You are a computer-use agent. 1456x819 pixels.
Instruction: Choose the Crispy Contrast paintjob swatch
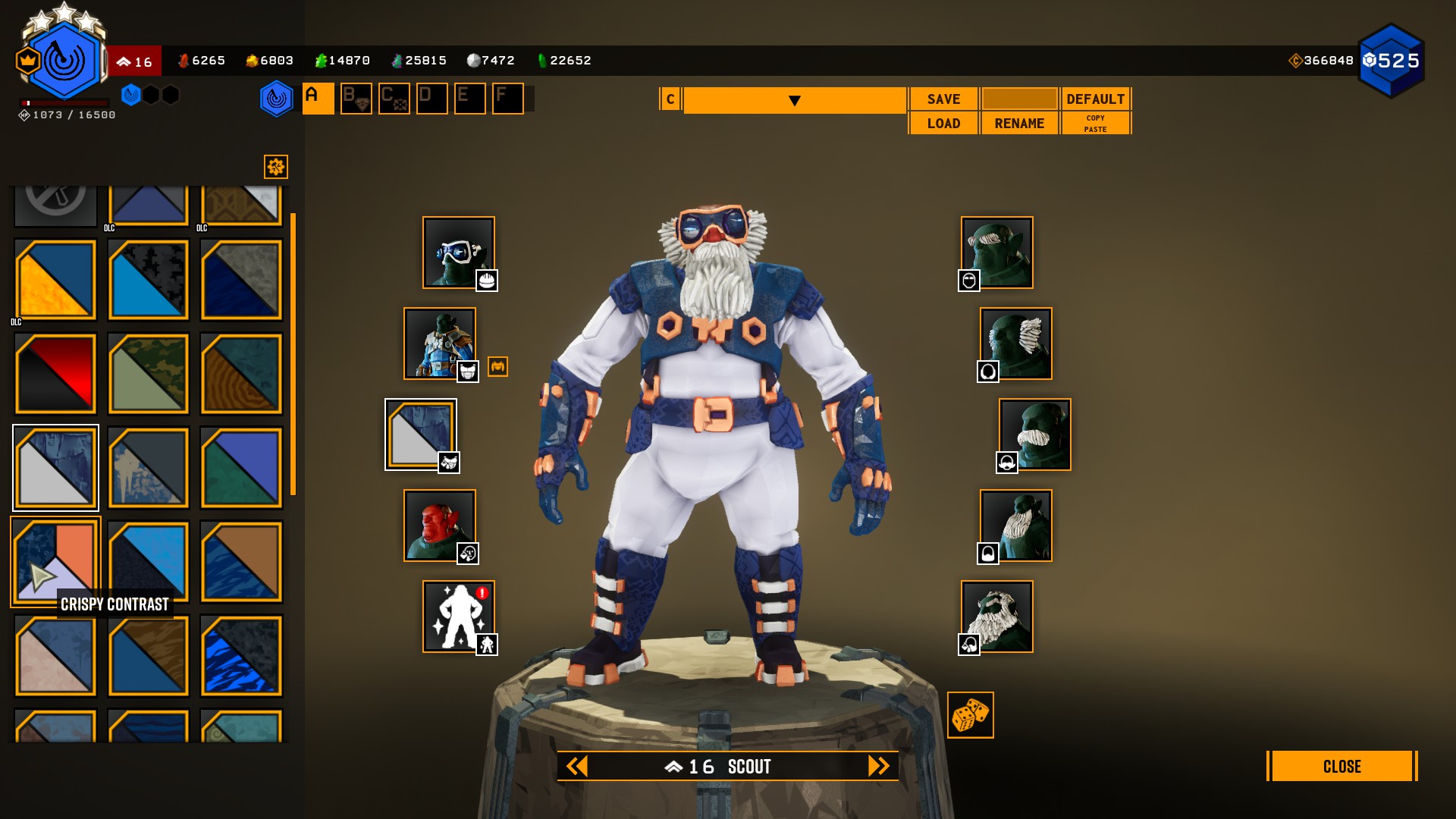[55, 561]
